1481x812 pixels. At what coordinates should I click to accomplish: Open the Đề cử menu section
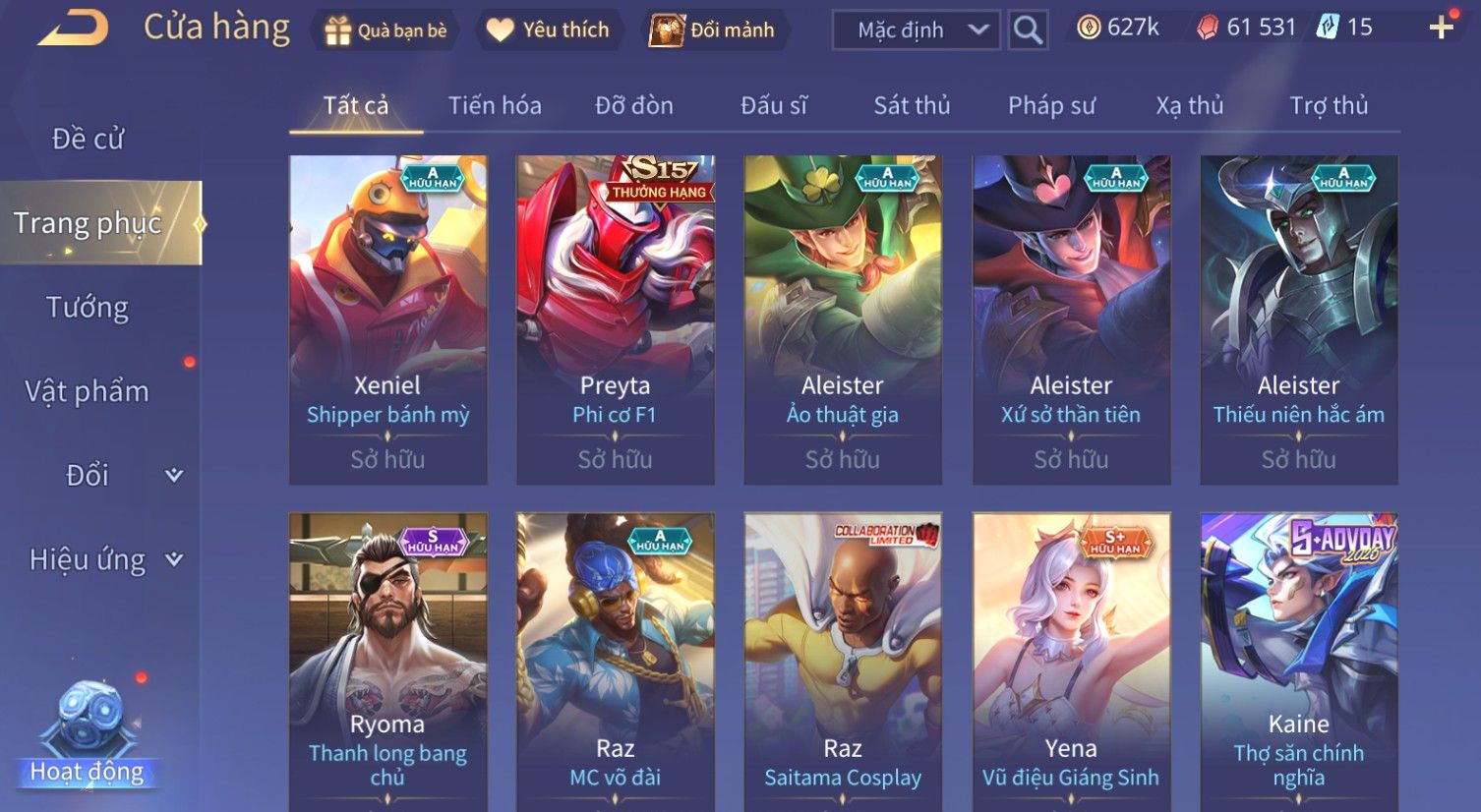[x=89, y=140]
